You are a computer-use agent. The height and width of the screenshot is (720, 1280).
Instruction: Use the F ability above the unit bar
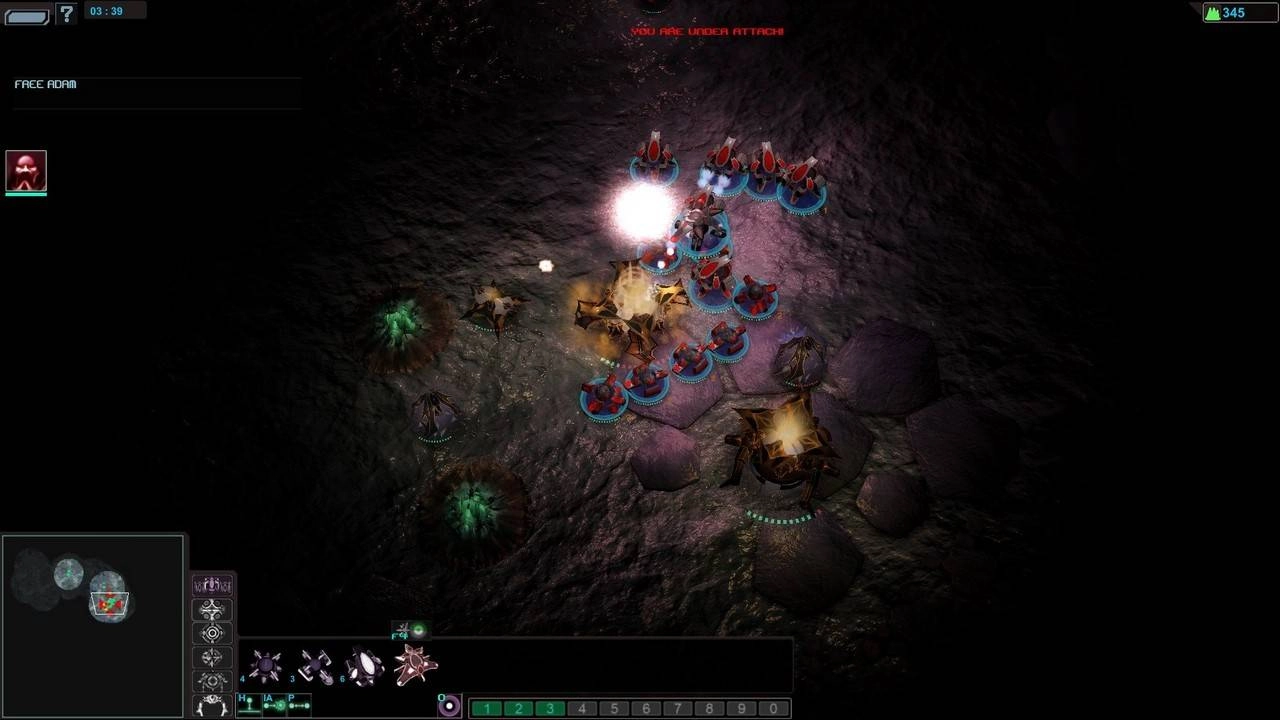(x=409, y=630)
